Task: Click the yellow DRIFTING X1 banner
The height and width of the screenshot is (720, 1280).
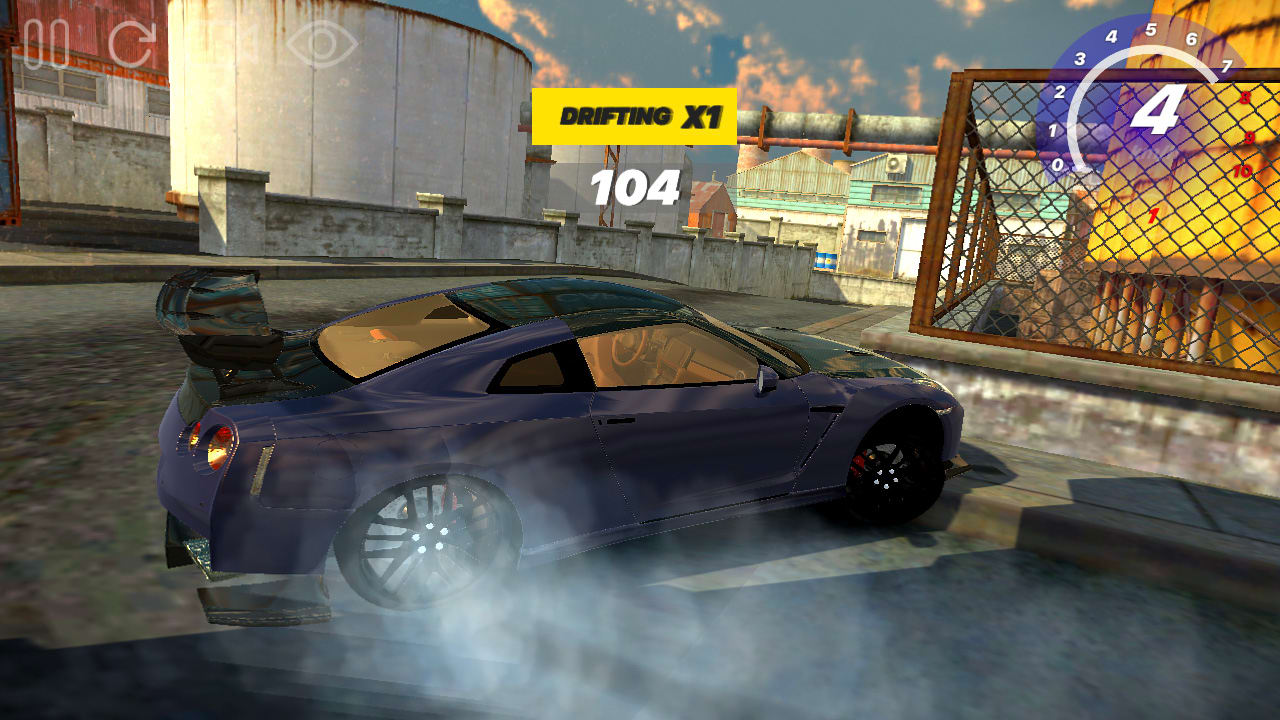Action: pyautogui.click(x=635, y=114)
